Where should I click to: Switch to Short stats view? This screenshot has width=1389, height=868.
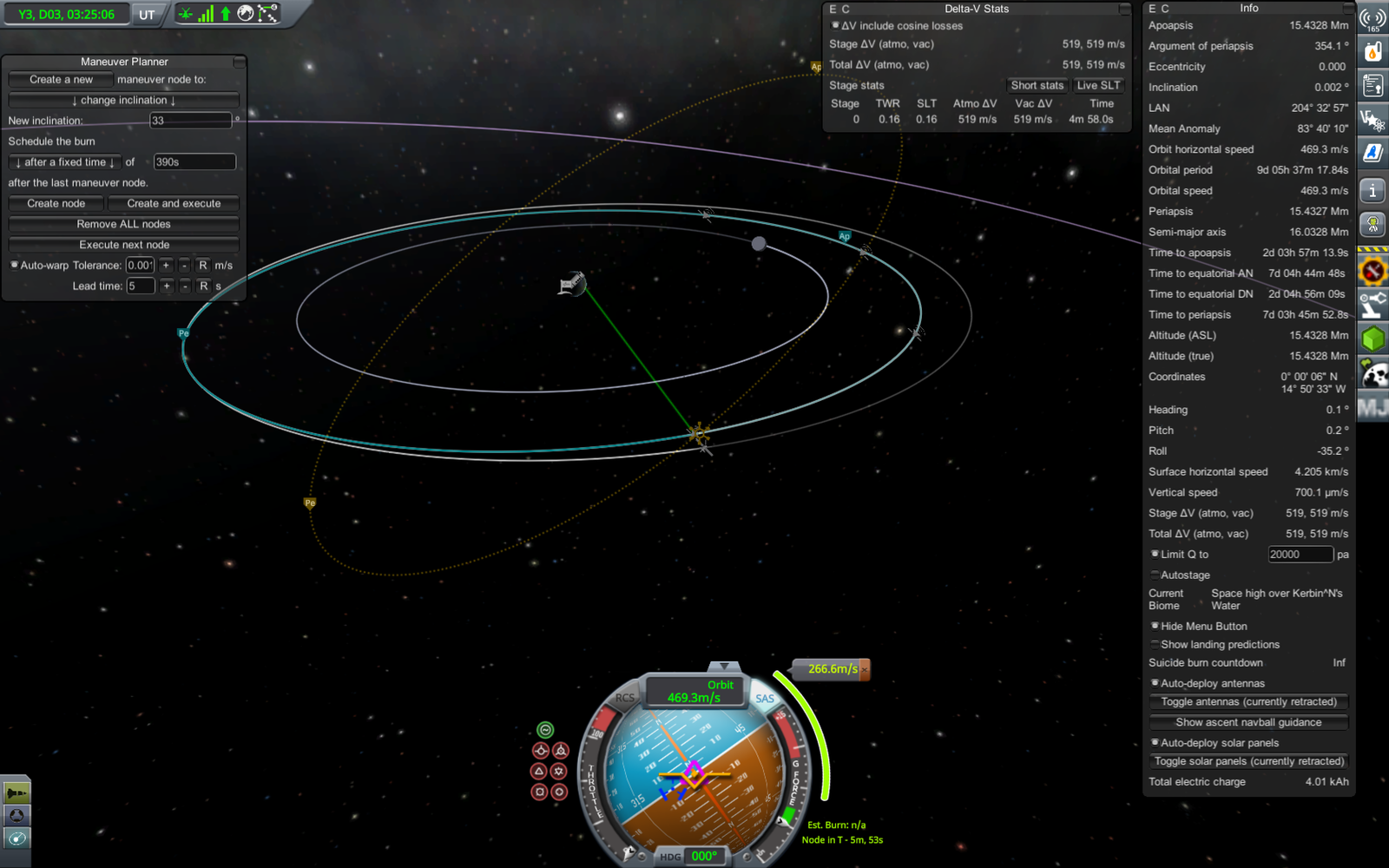tap(1037, 85)
